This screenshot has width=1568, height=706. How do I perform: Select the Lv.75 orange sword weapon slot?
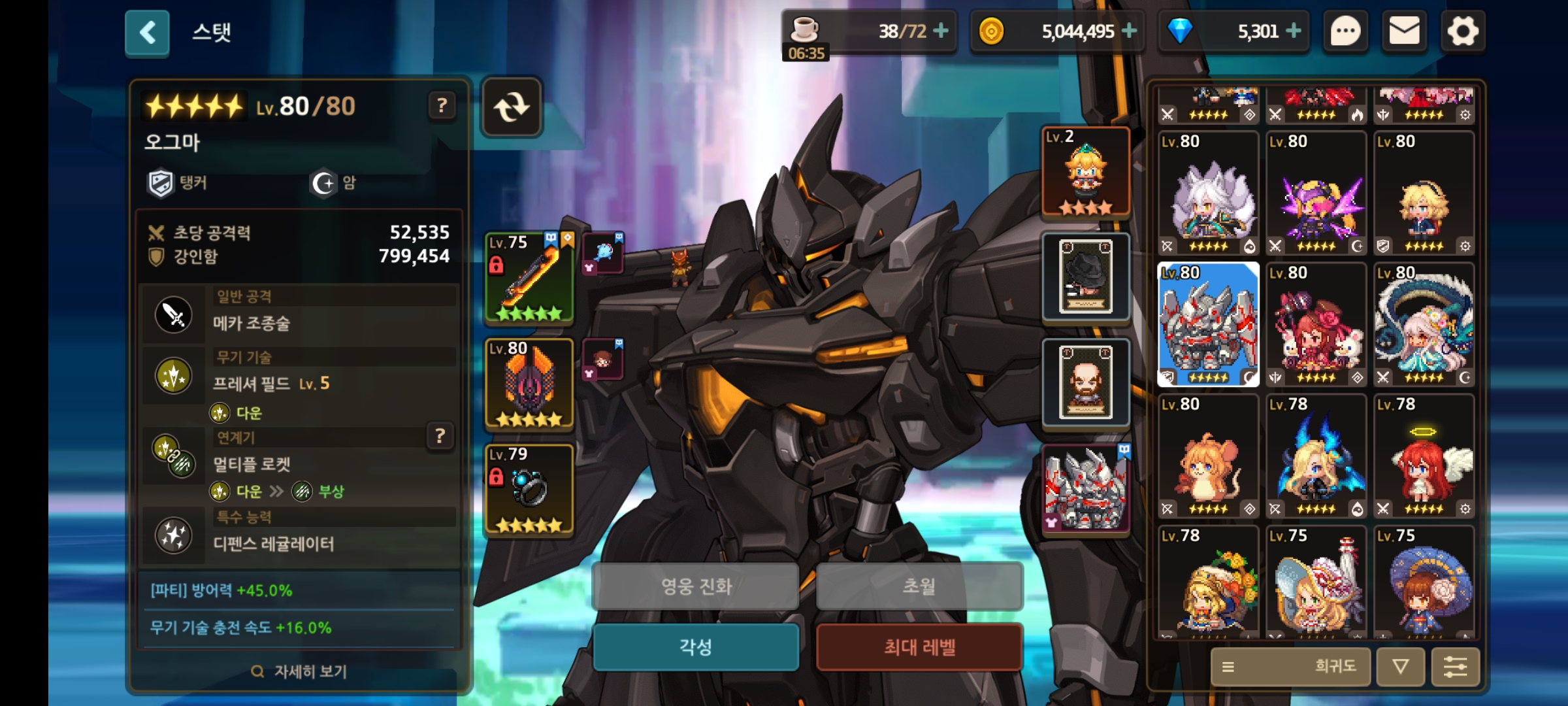point(529,278)
